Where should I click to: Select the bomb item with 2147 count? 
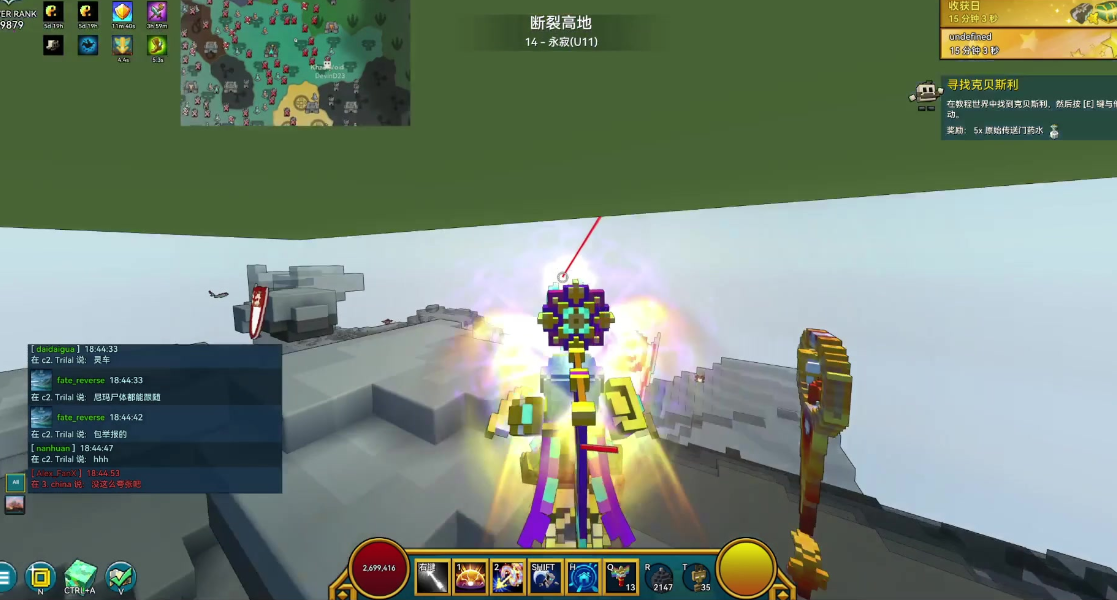(x=660, y=577)
